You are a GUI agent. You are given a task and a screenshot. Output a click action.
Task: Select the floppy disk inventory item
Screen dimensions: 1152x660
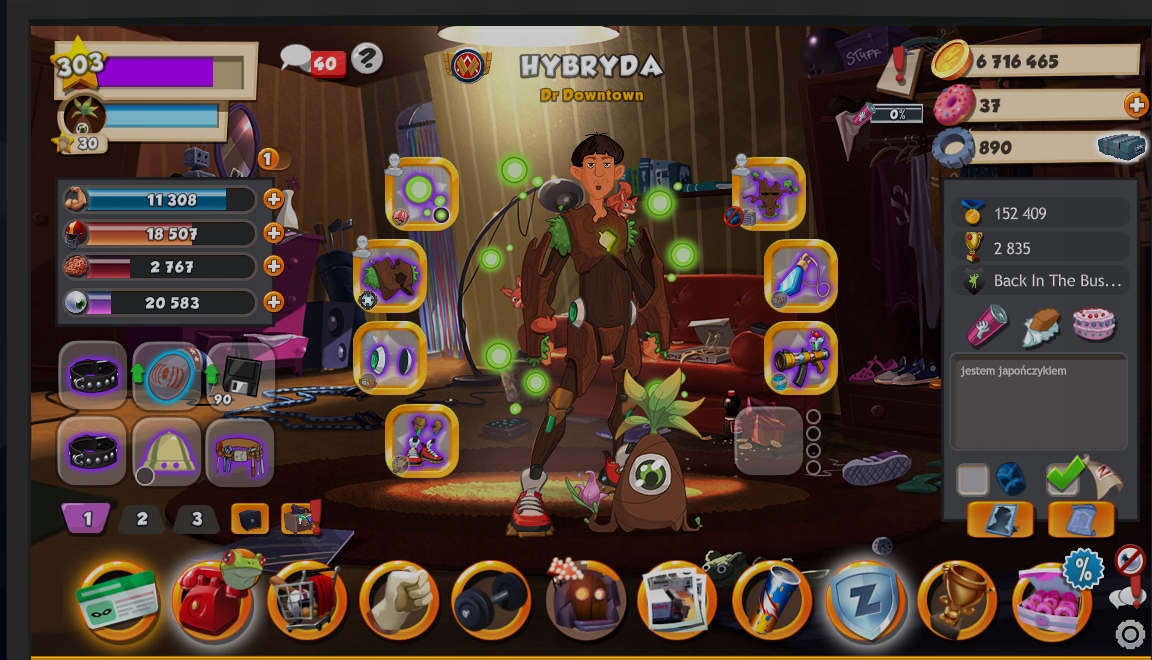tap(240, 377)
